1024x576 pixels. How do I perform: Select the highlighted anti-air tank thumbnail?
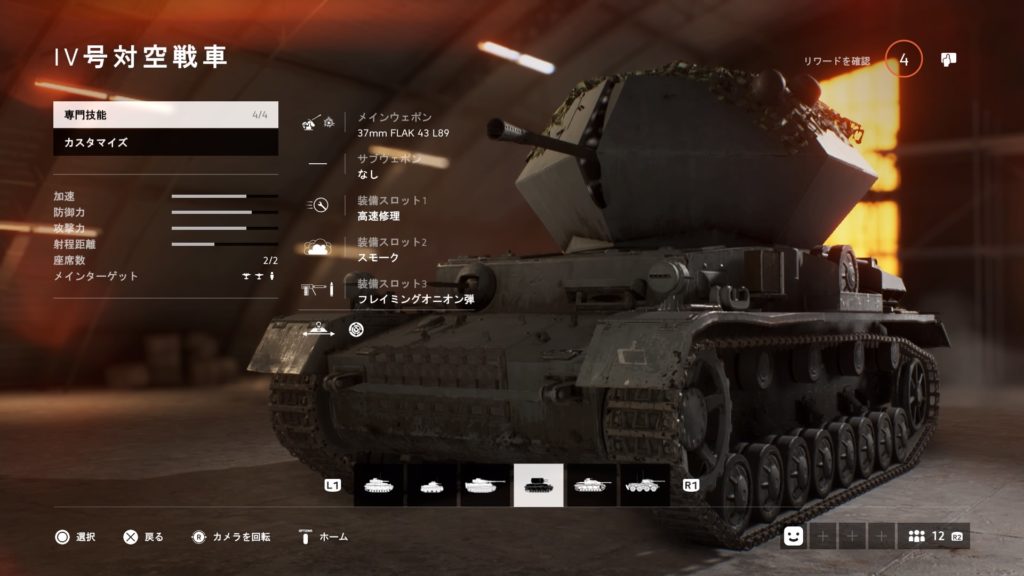click(539, 485)
